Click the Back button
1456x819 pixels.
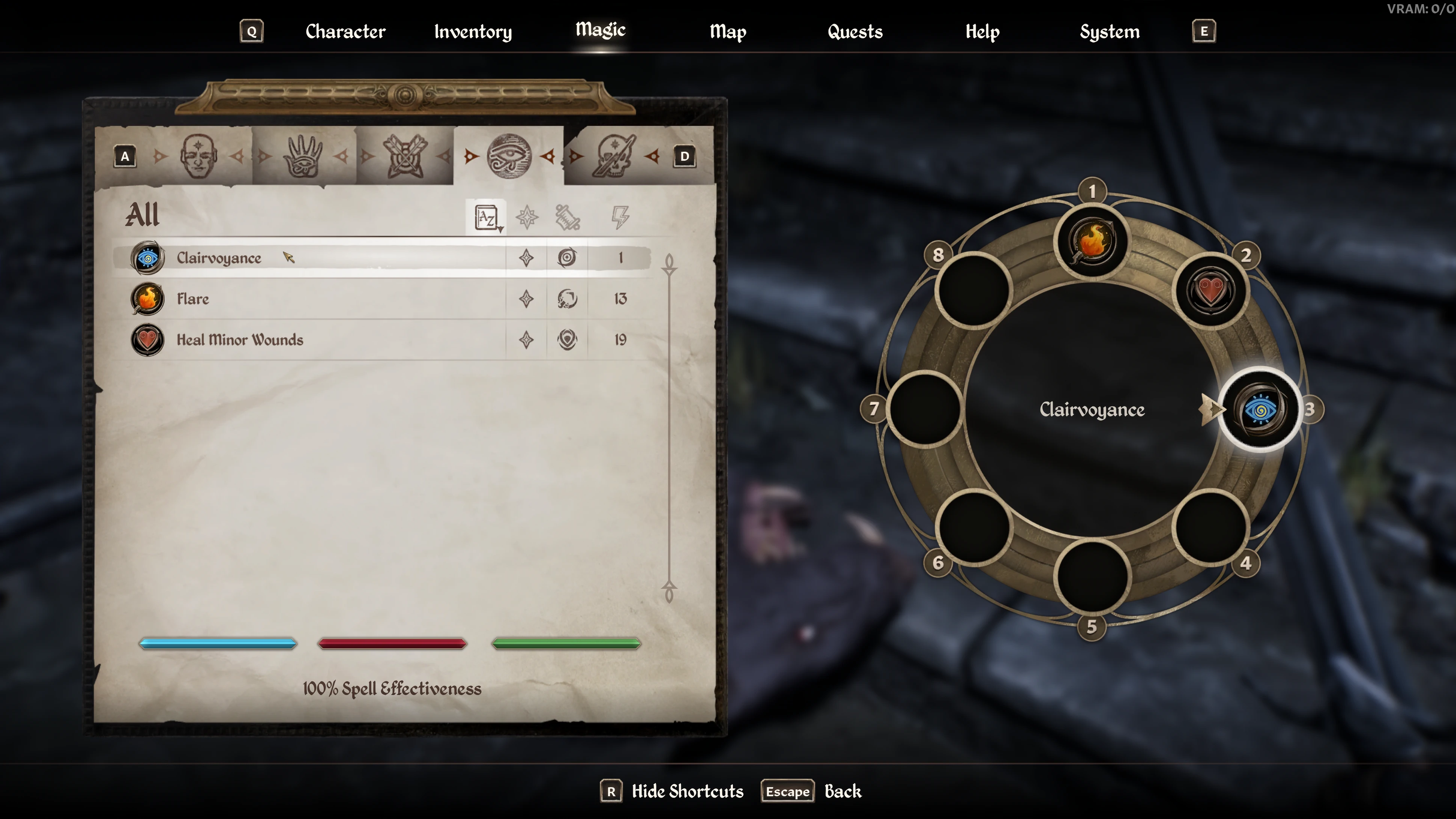tap(842, 791)
